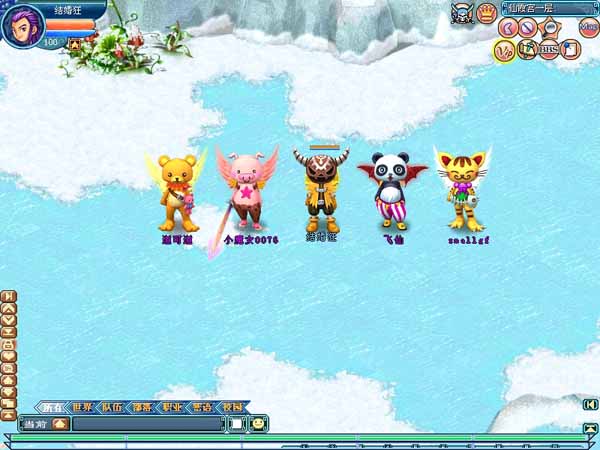Click the chat text input field
This screenshot has height=450, width=600.
pos(147,424)
